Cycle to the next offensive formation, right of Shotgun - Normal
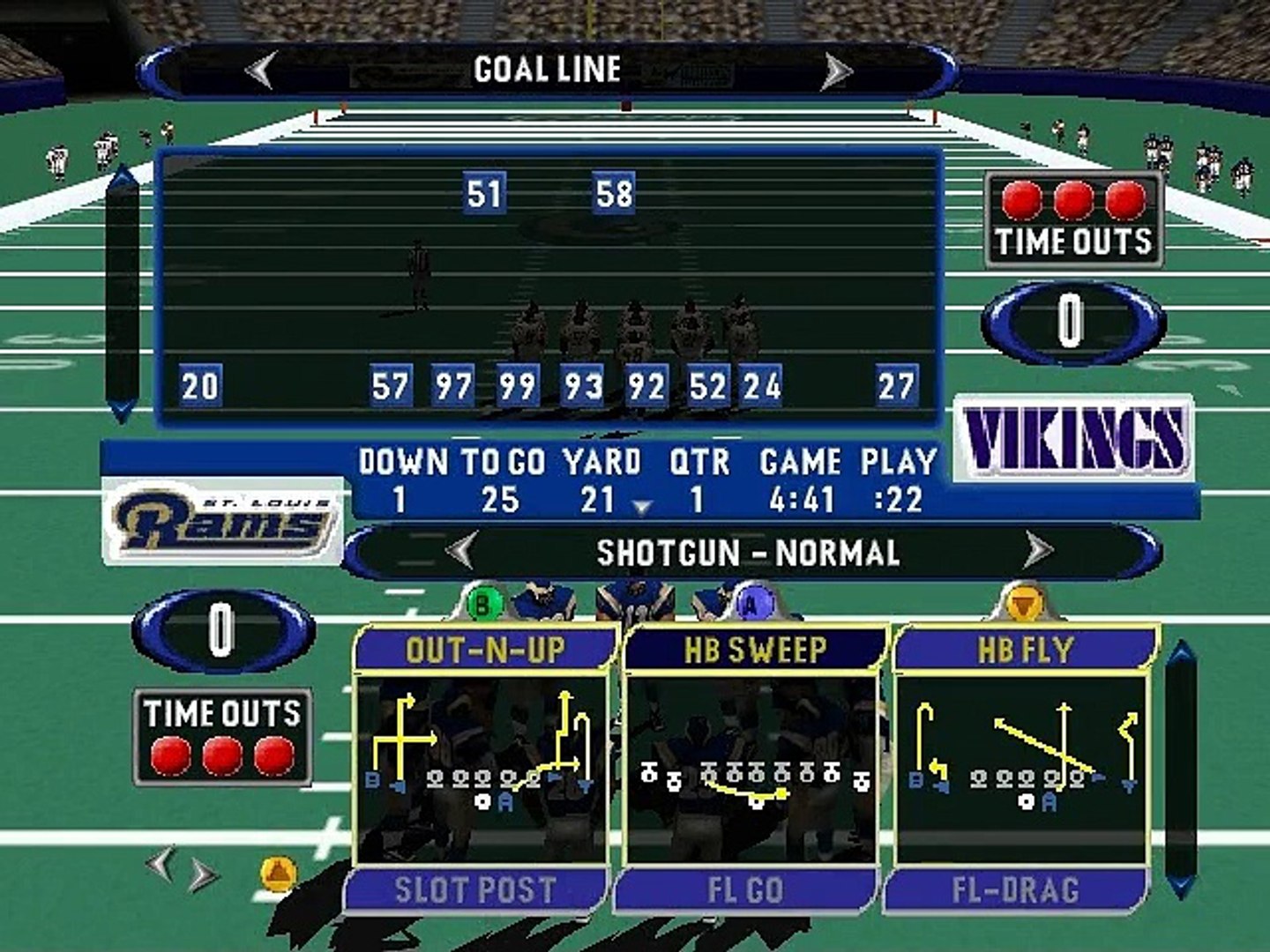 1039,552
